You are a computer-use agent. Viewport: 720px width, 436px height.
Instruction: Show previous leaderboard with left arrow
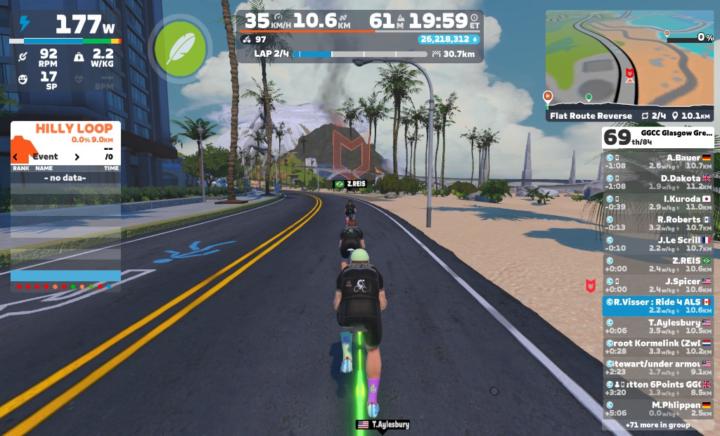click(x=17, y=156)
